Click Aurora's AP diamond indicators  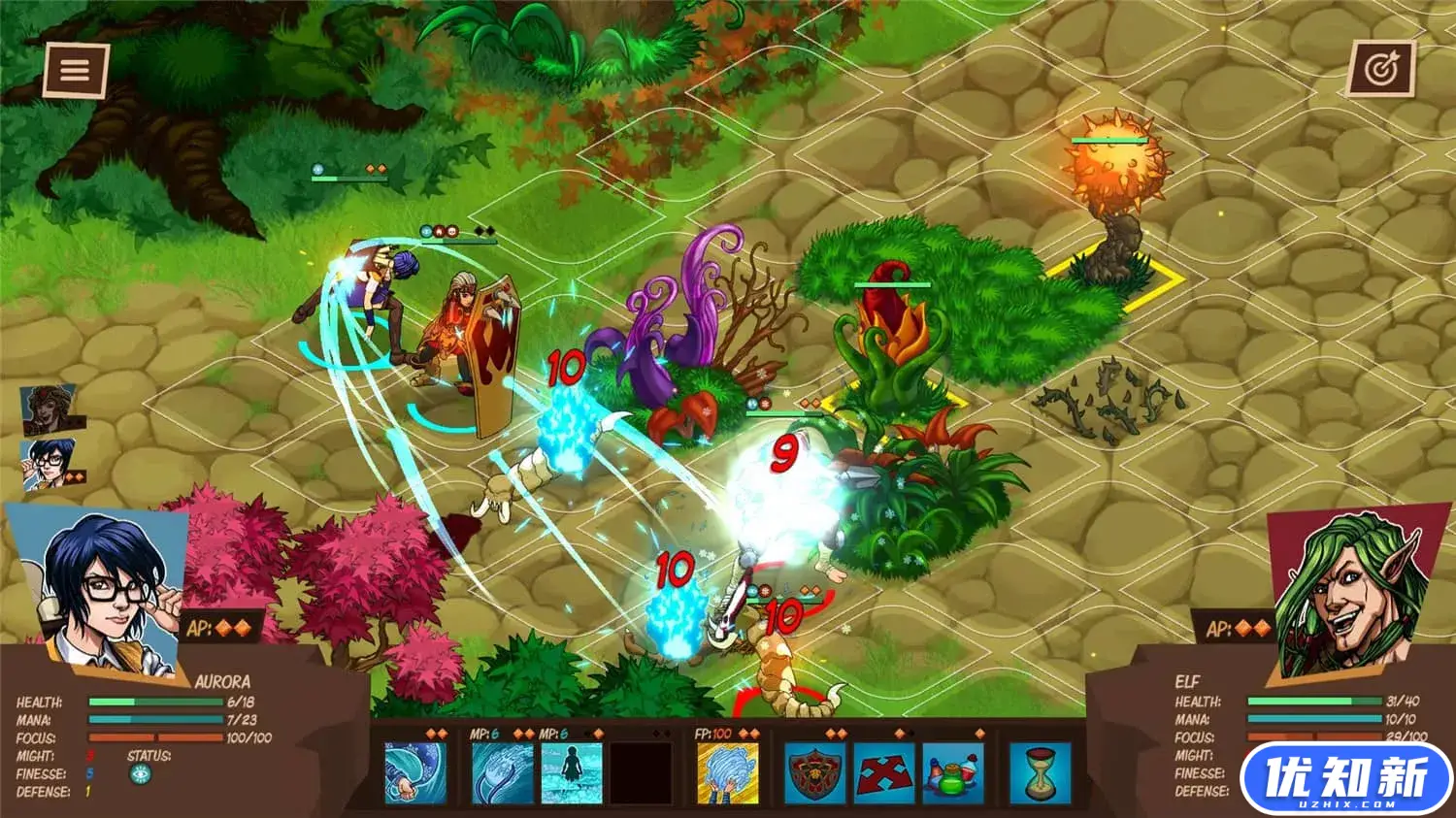231,626
